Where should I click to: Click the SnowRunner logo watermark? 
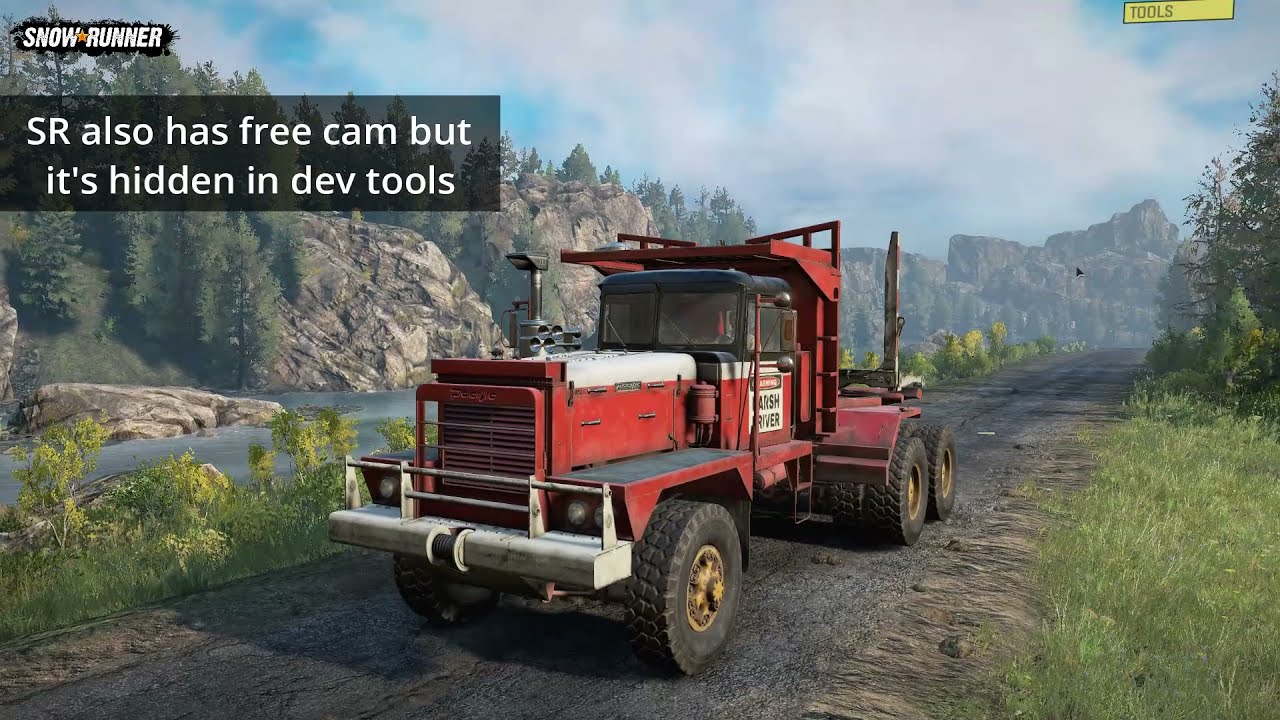tap(93, 38)
